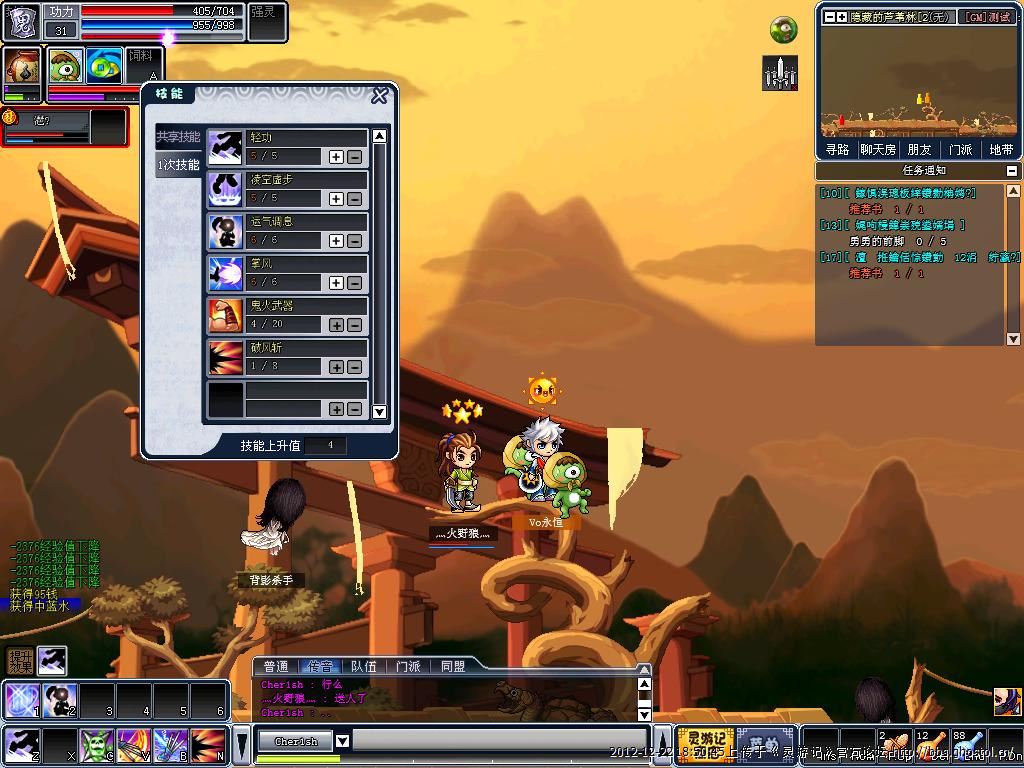The width and height of the screenshot is (1024, 768).
Task: Click the chat message input field
Action: 500,741
